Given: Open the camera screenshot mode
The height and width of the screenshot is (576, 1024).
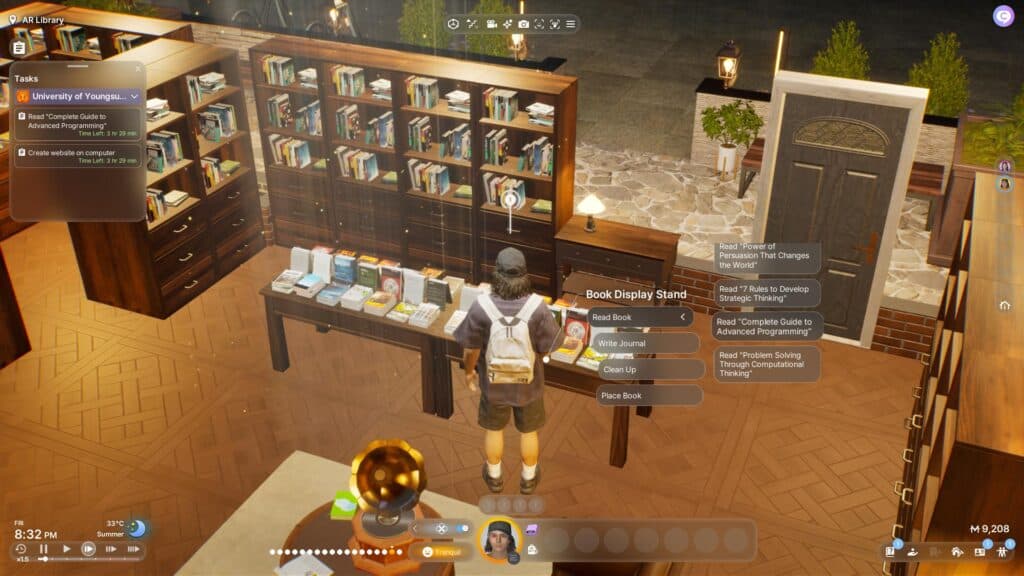Looking at the screenshot, I should (x=523, y=24).
